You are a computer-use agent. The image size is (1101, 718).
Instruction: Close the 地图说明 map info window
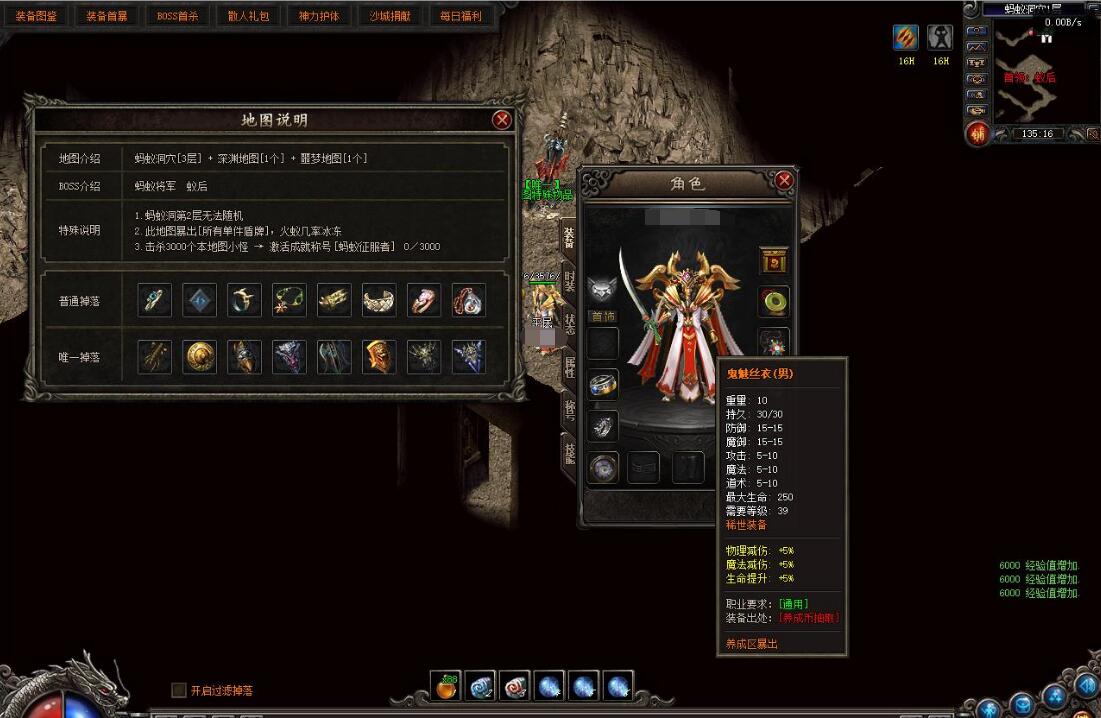[x=502, y=120]
